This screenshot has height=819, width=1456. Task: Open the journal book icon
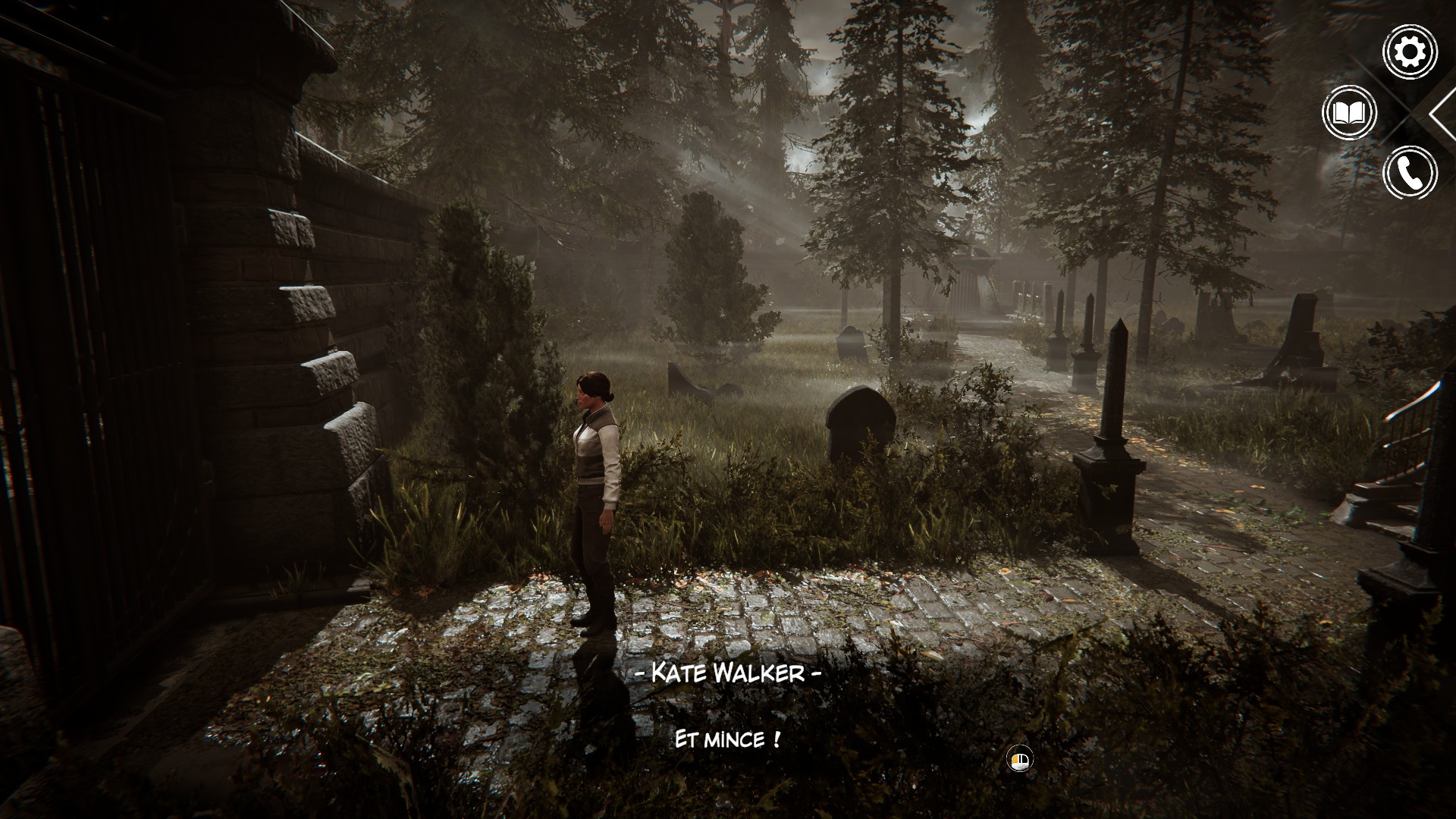point(1349,114)
